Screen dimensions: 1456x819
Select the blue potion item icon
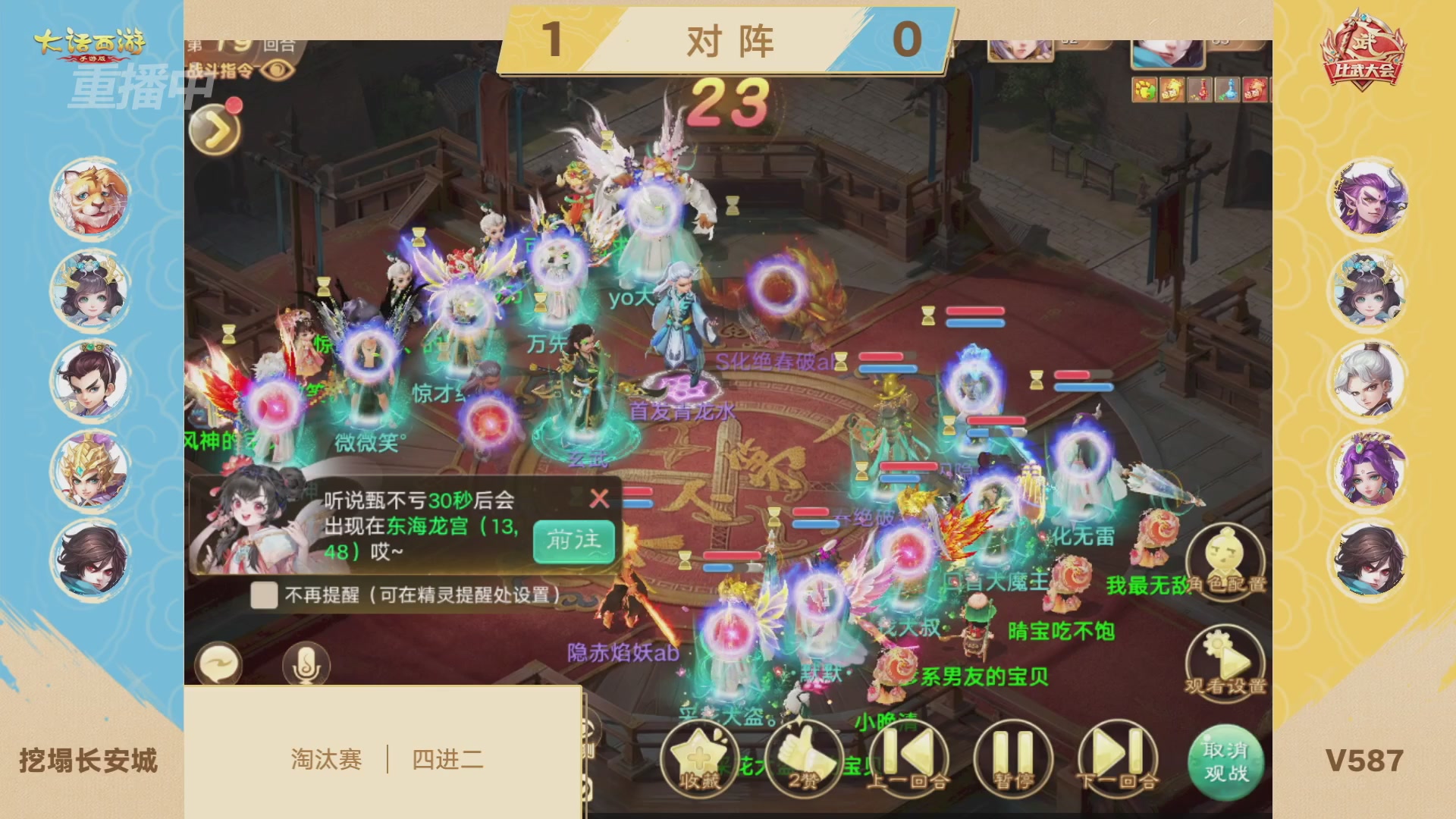pos(1228,89)
